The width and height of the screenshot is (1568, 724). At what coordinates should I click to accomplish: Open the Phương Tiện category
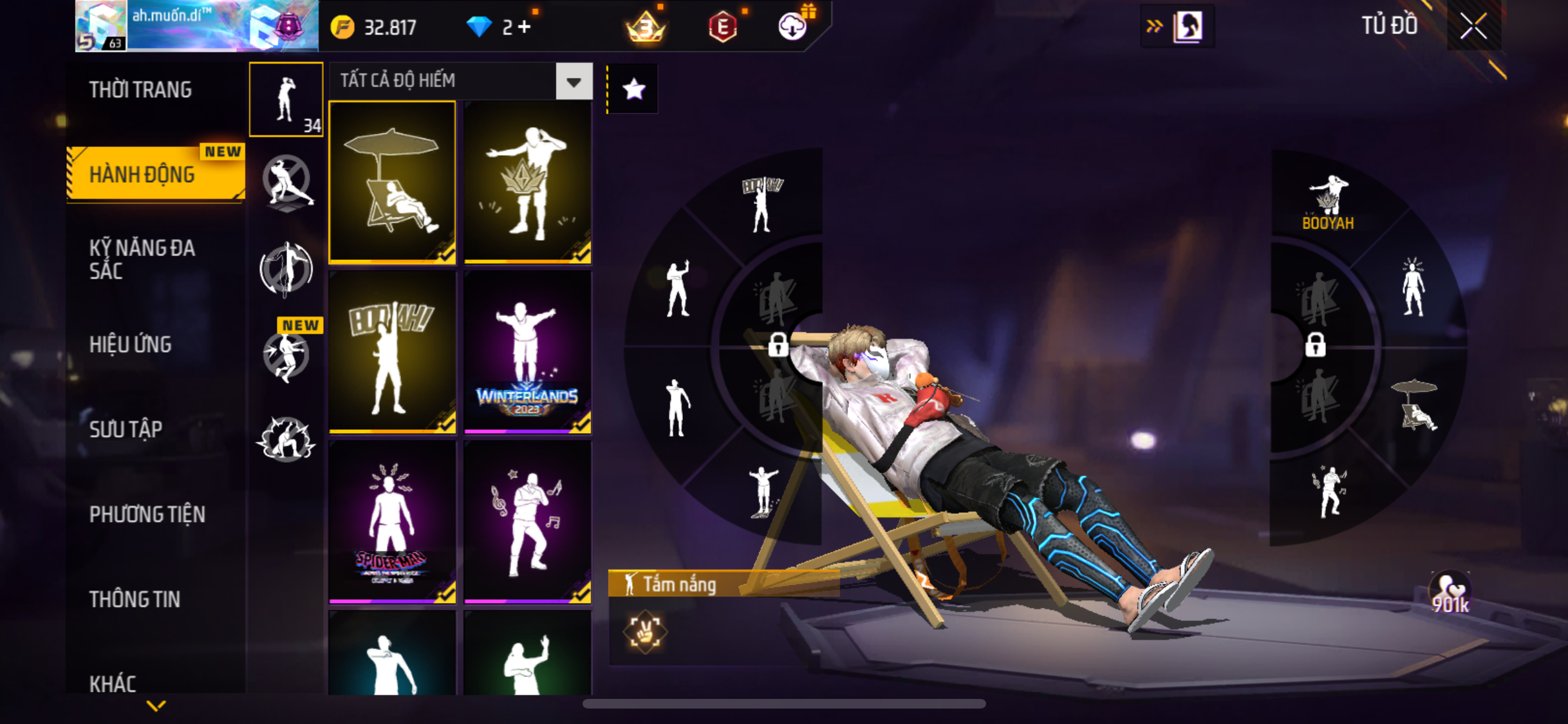click(x=147, y=514)
